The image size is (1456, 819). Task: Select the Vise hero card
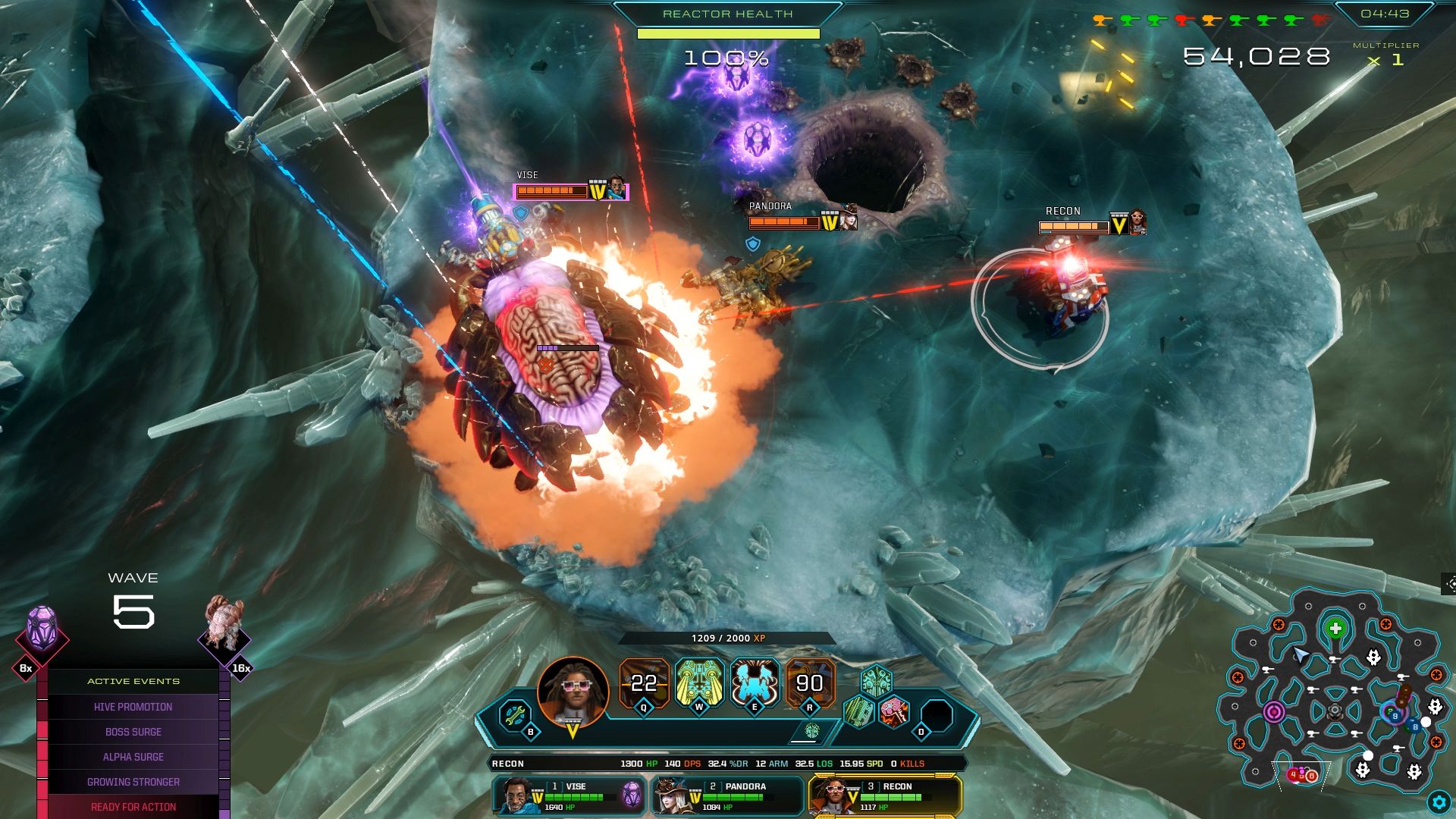point(569,796)
